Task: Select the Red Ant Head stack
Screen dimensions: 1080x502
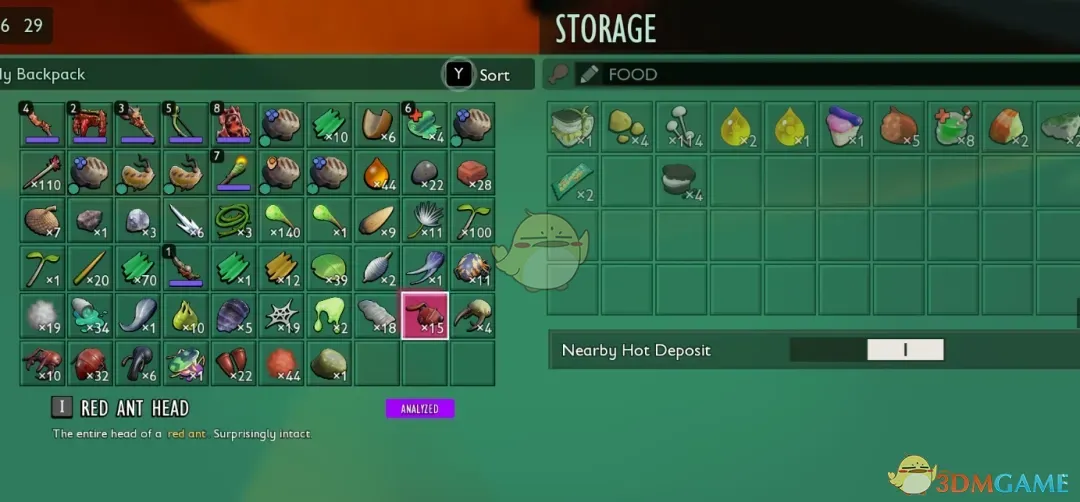Action: pos(425,315)
